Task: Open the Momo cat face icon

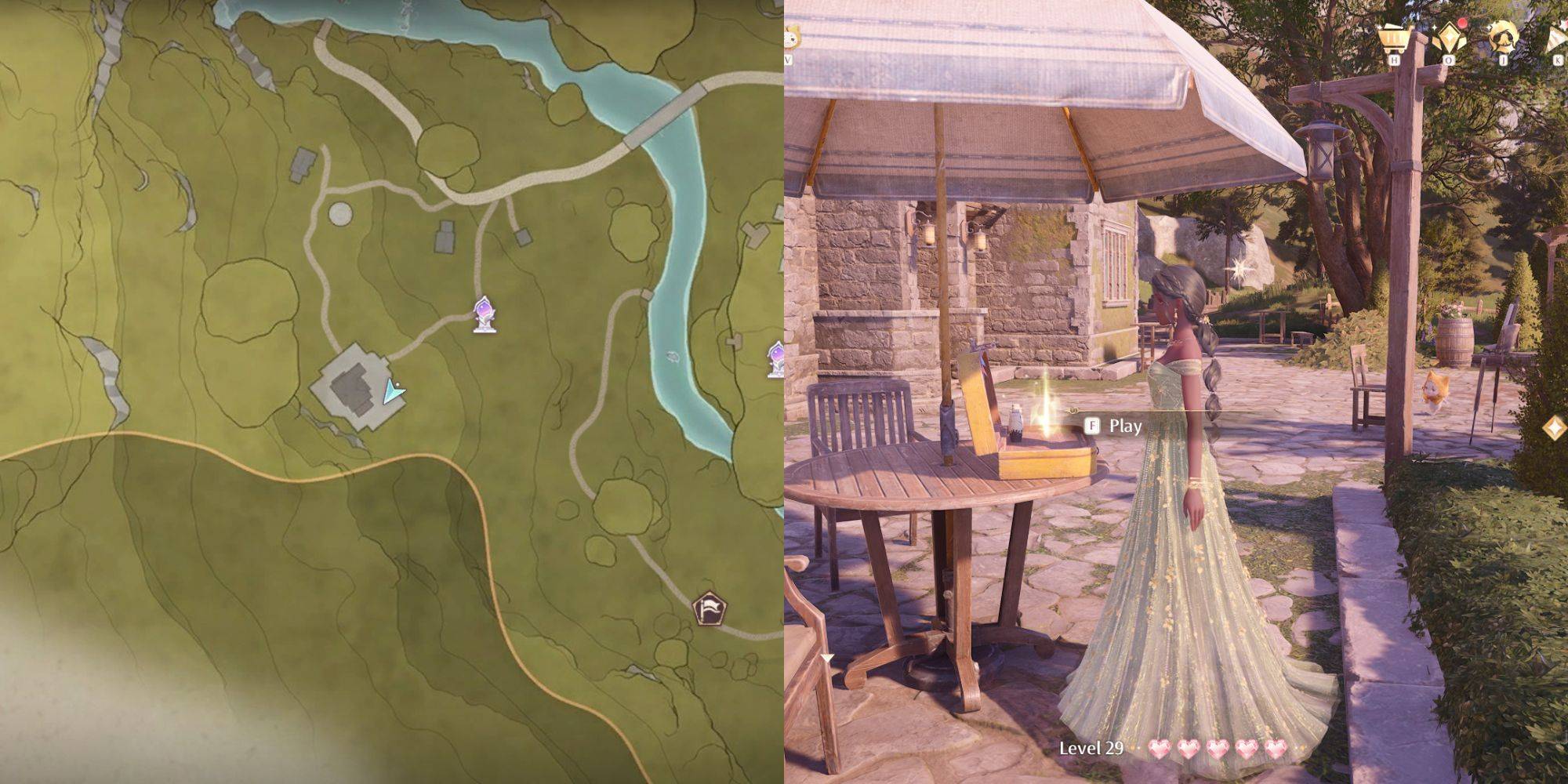Action: pyautogui.click(x=789, y=37)
